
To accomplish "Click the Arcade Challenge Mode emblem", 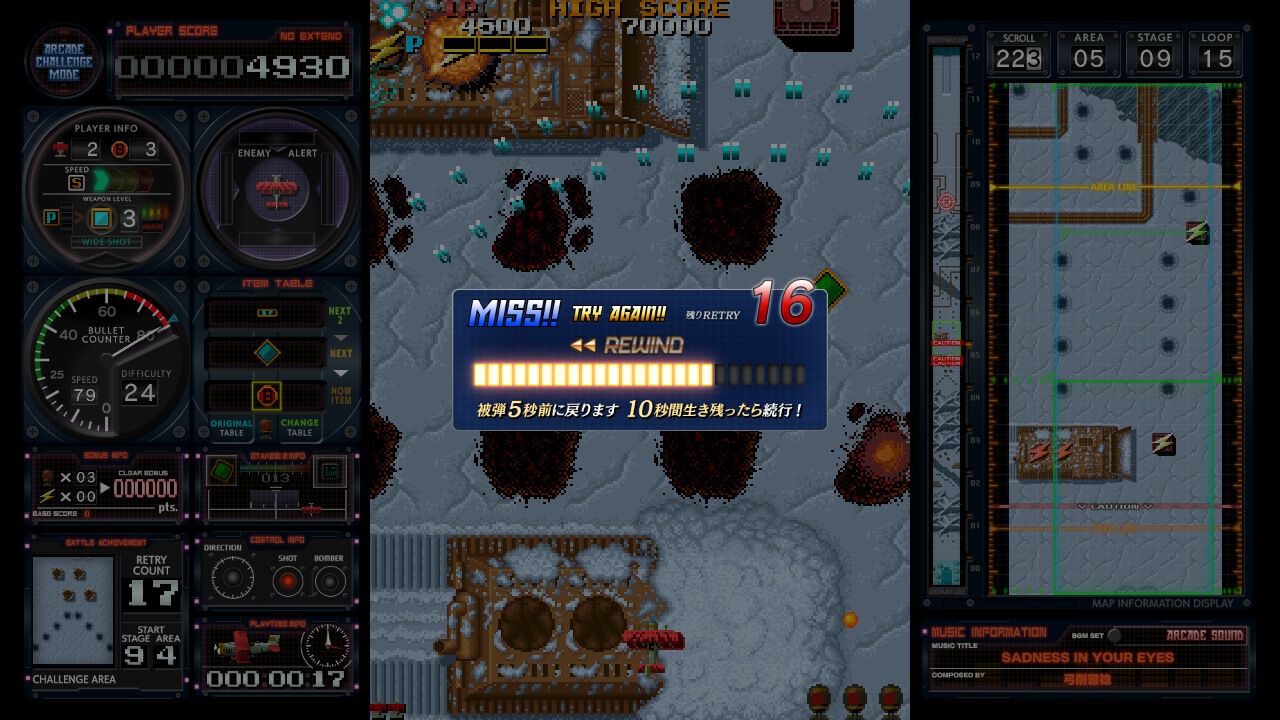I will click(x=63, y=62).
